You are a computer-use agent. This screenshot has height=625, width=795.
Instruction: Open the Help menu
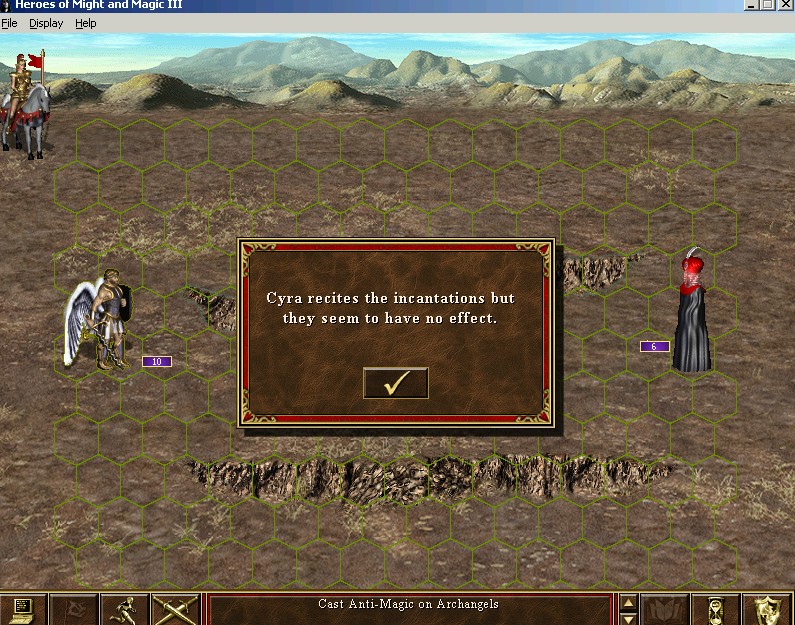click(x=86, y=23)
